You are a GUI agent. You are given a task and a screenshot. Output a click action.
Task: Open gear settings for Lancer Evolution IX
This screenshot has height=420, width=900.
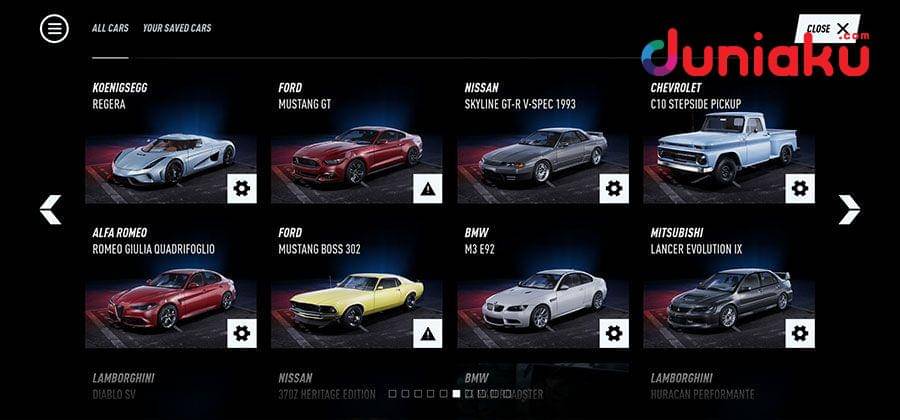point(799,333)
